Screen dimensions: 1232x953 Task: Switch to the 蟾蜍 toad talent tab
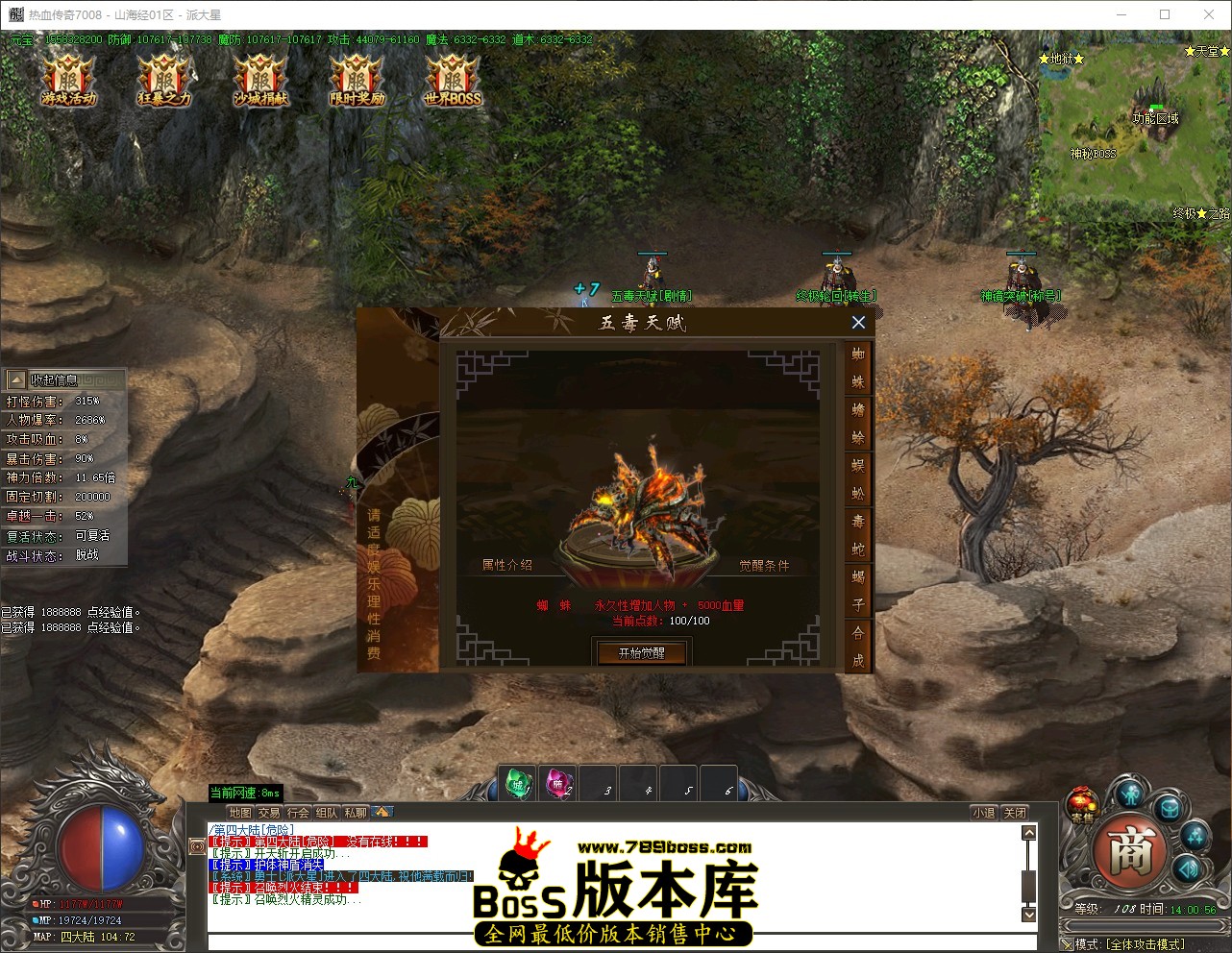857,425
